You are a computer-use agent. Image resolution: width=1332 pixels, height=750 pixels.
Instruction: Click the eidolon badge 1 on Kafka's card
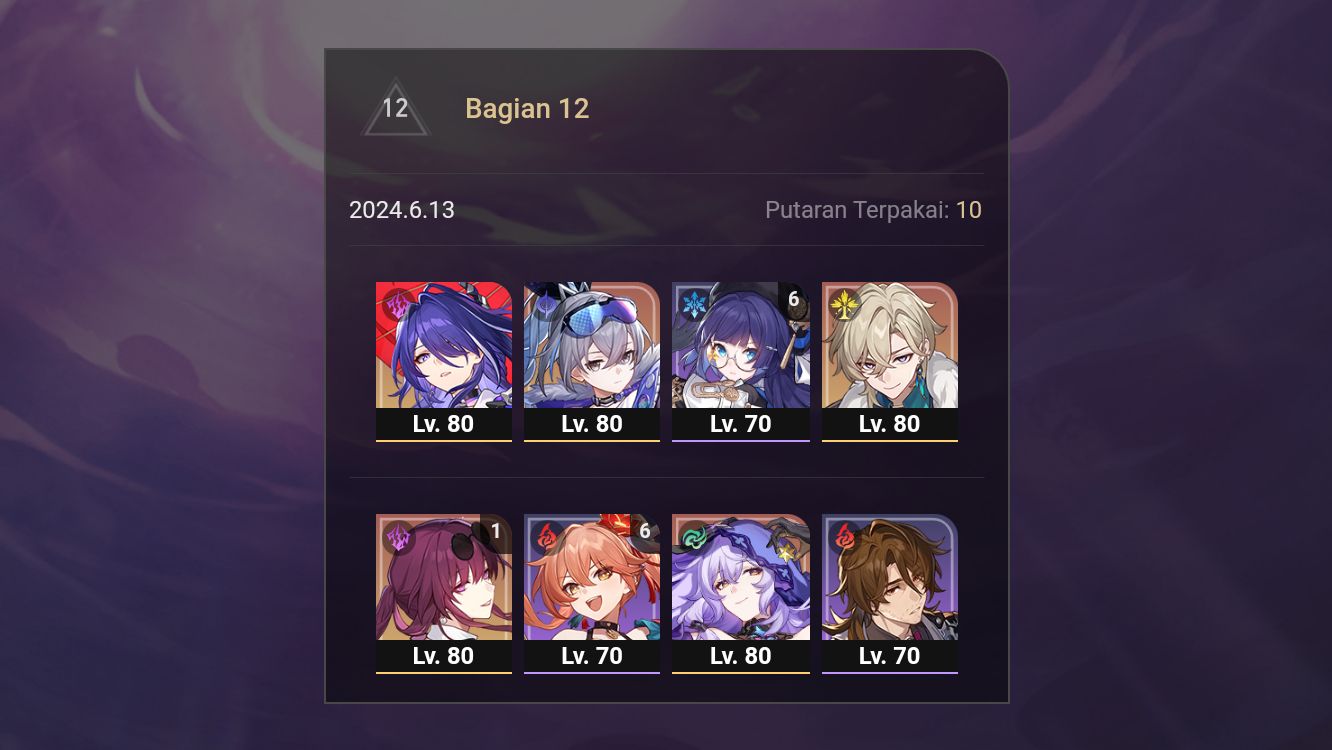click(497, 531)
